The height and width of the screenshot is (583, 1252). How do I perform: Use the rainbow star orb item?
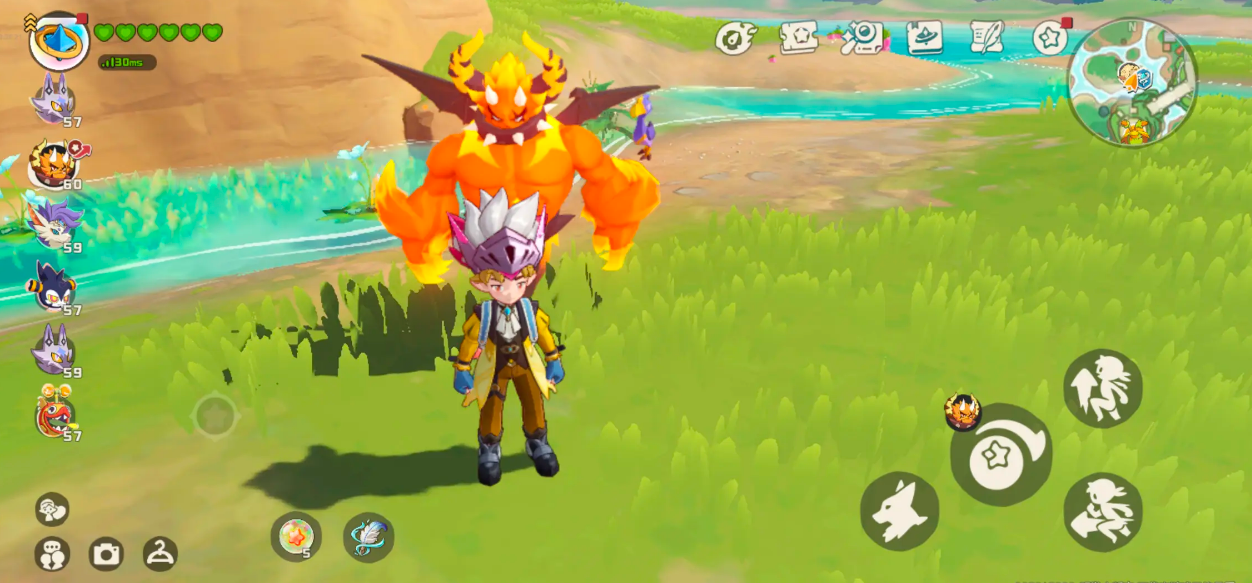point(296,537)
